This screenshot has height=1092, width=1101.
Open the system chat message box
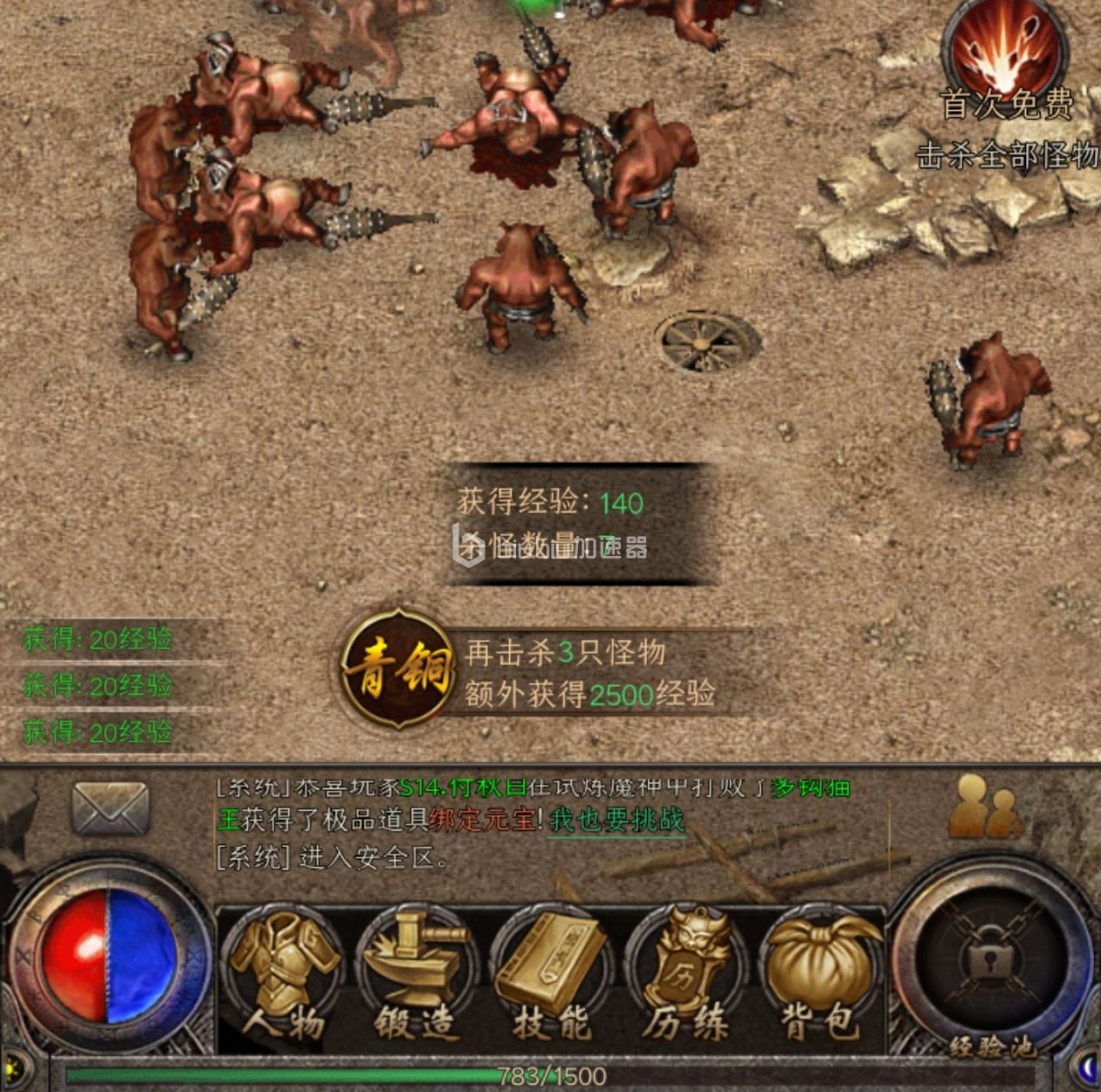[x=533, y=822]
